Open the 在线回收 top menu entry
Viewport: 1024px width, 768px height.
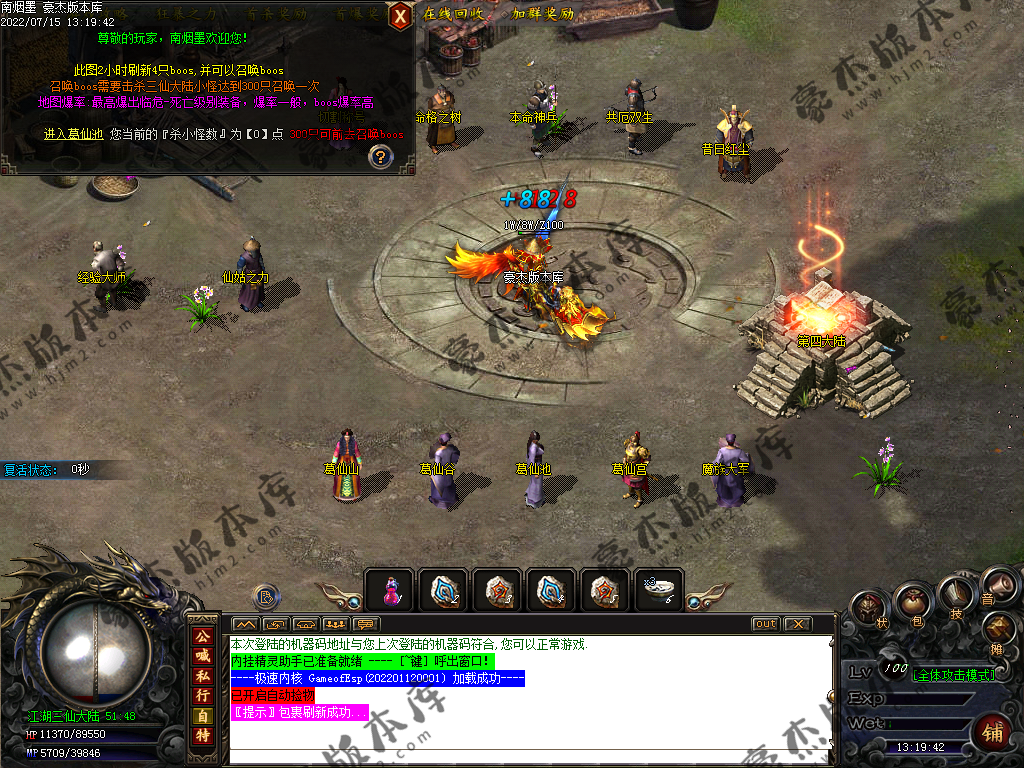click(453, 14)
